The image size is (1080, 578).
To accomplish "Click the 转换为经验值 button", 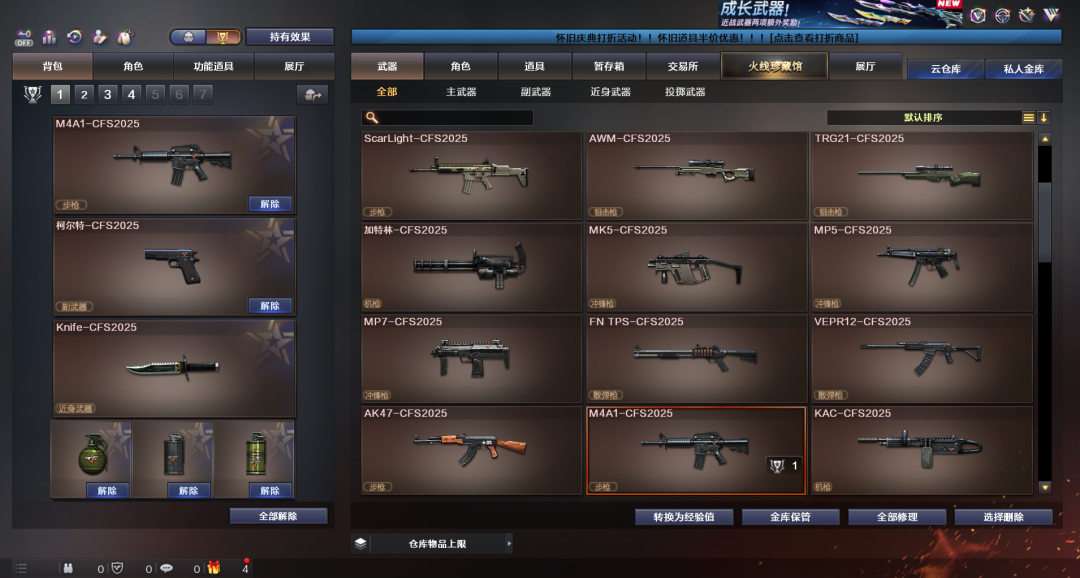I will tap(684, 517).
